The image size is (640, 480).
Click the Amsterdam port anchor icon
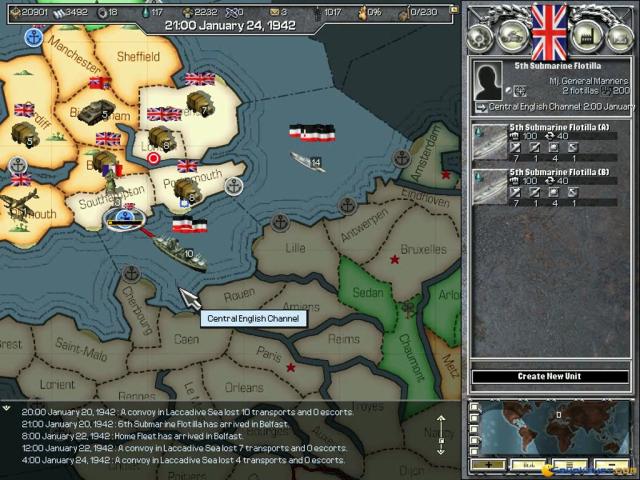(x=401, y=158)
